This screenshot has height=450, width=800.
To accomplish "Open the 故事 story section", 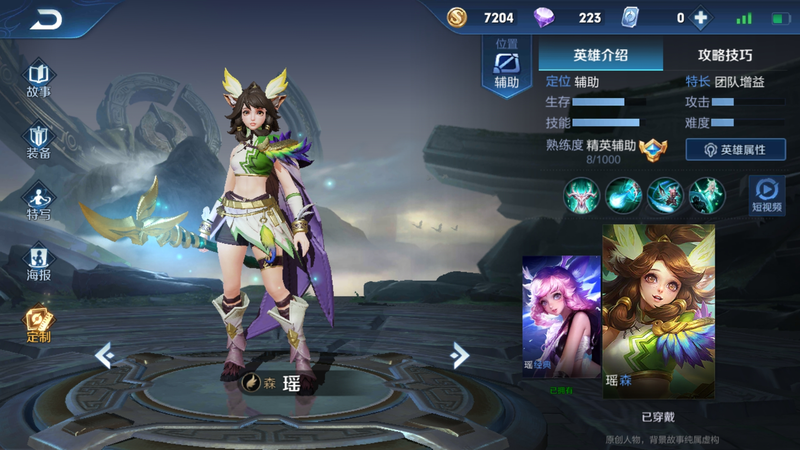I will tap(38, 80).
